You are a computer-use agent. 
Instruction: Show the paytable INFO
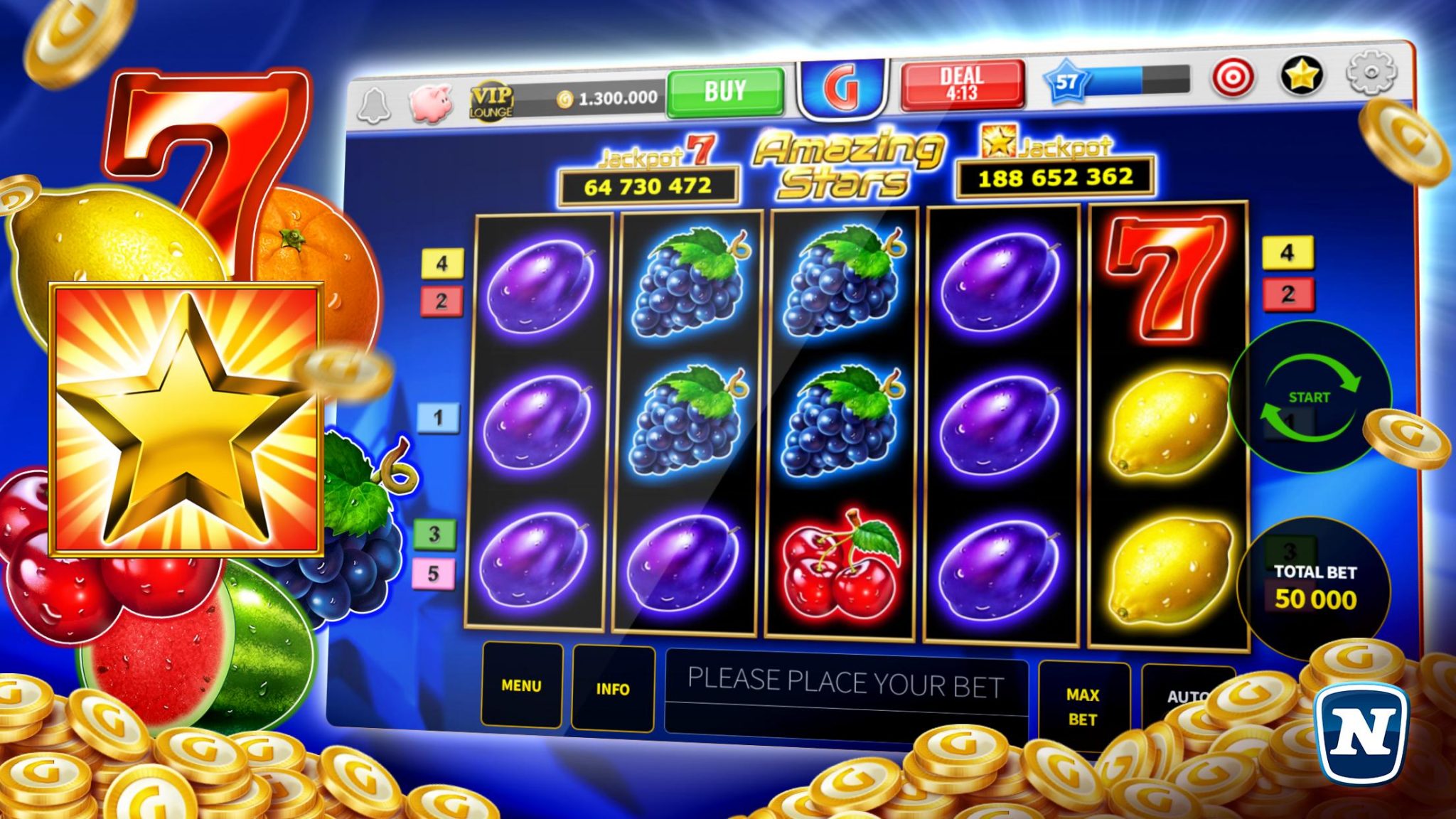pyautogui.click(x=612, y=688)
